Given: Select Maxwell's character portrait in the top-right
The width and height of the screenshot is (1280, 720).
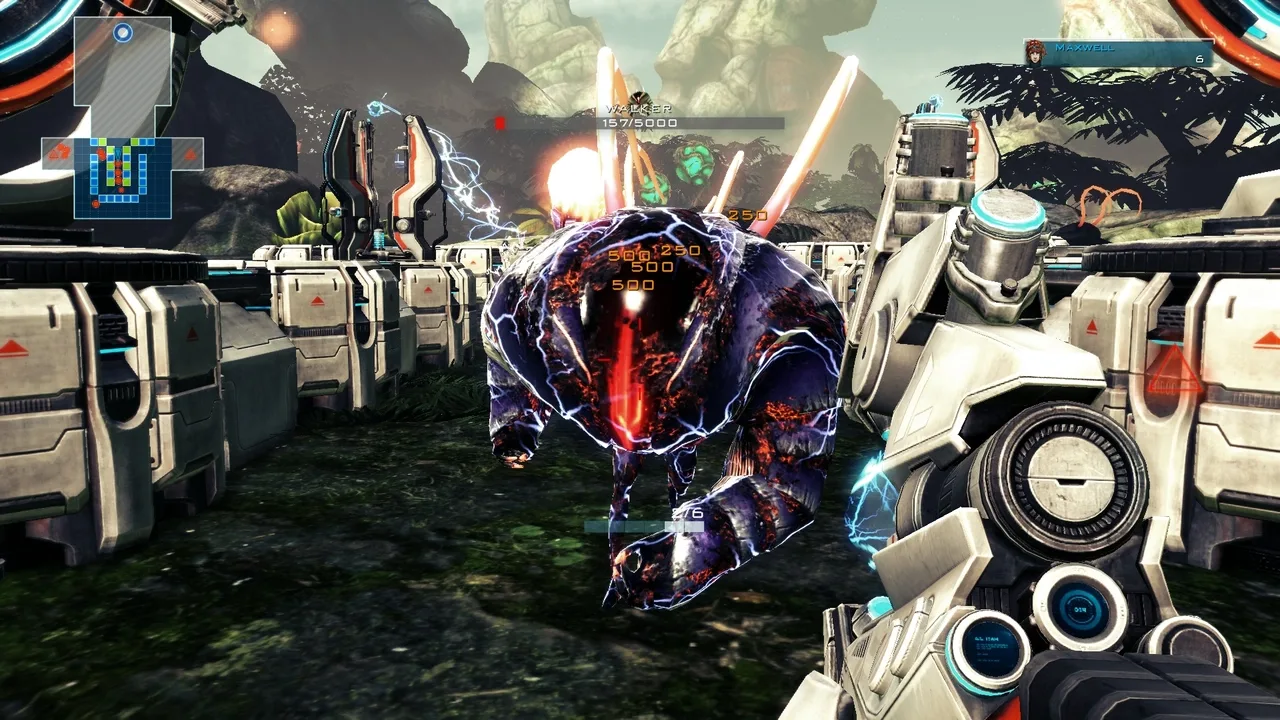Looking at the screenshot, I should (1036, 52).
